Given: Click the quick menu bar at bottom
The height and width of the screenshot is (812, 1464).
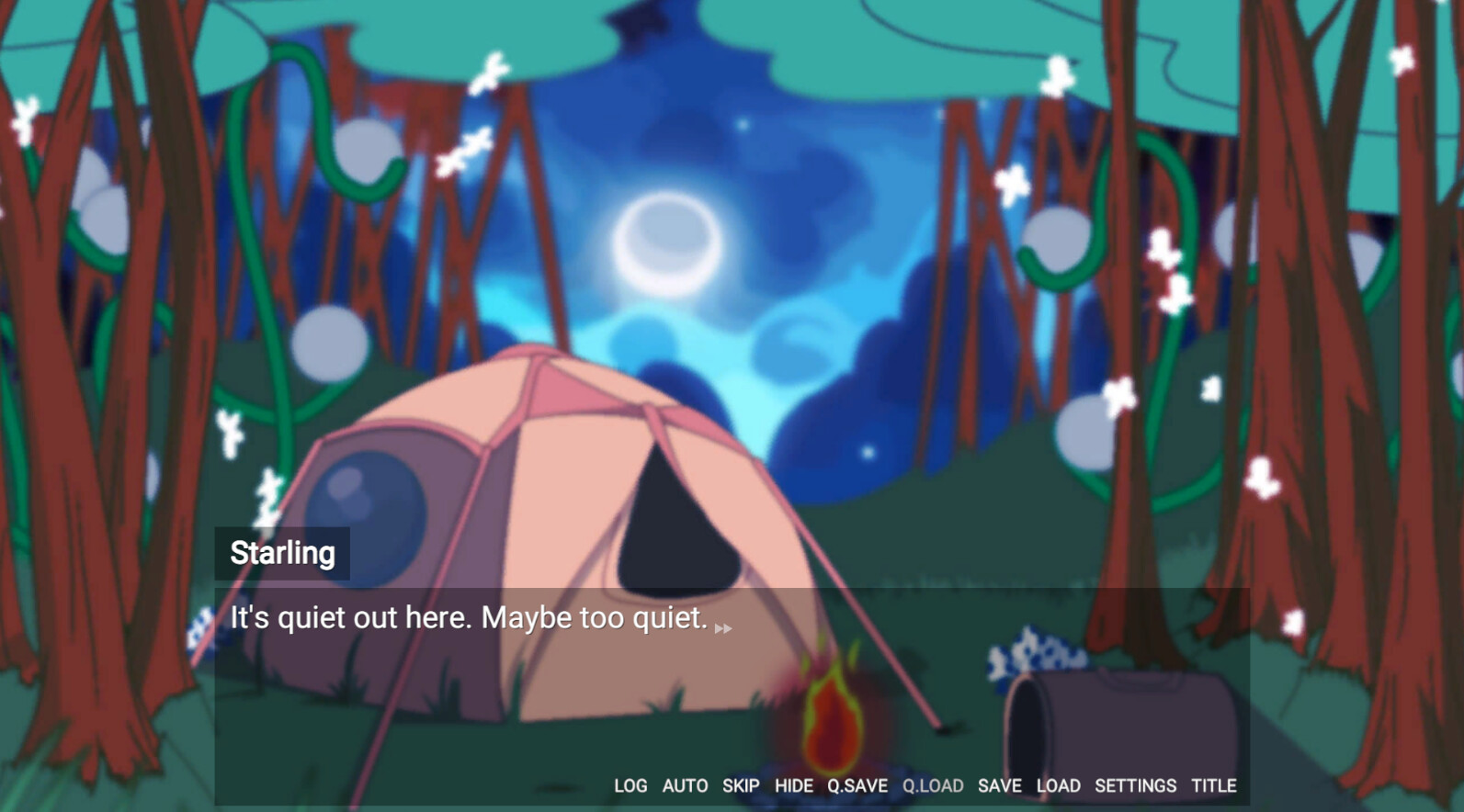Looking at the screenshot, I should tap(919, 786).
